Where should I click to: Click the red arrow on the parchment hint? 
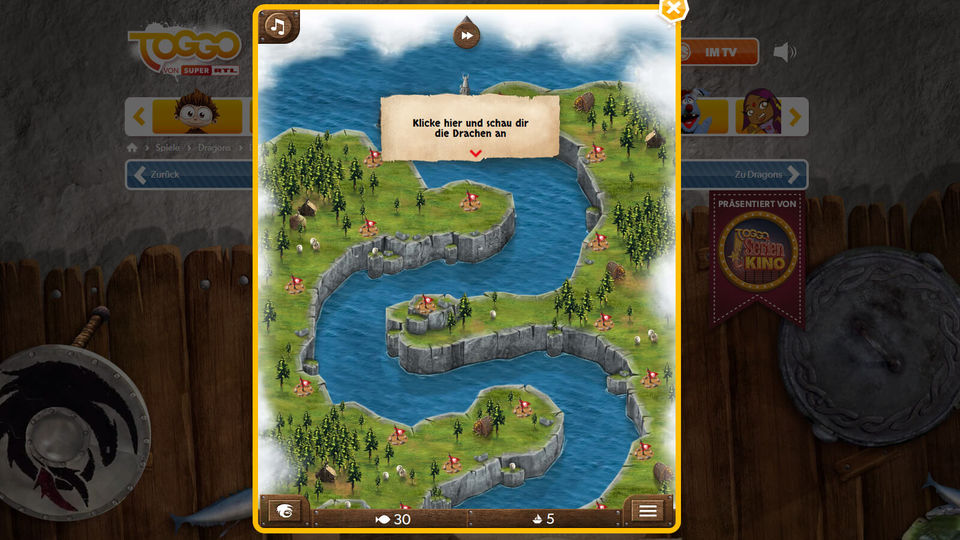click(476, 153)
